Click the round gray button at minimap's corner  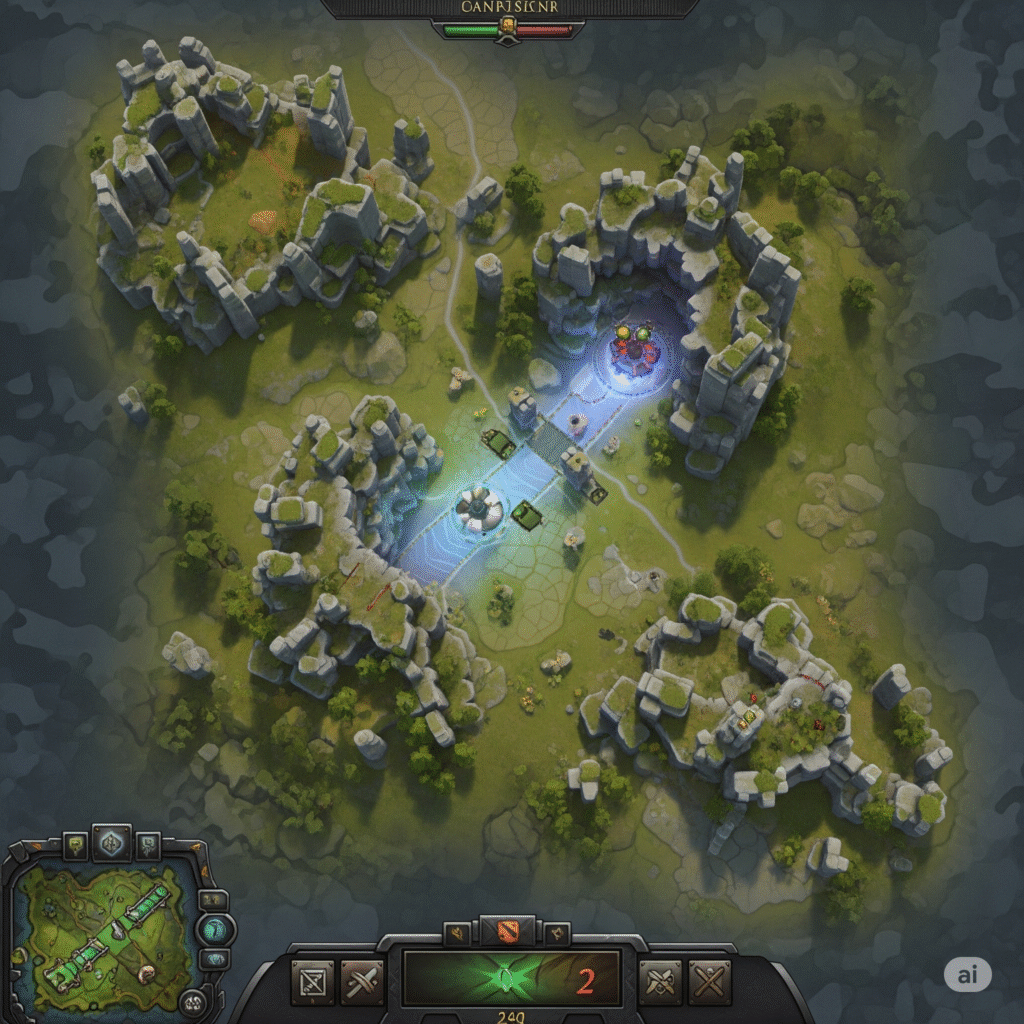(x=193, y=1001)
